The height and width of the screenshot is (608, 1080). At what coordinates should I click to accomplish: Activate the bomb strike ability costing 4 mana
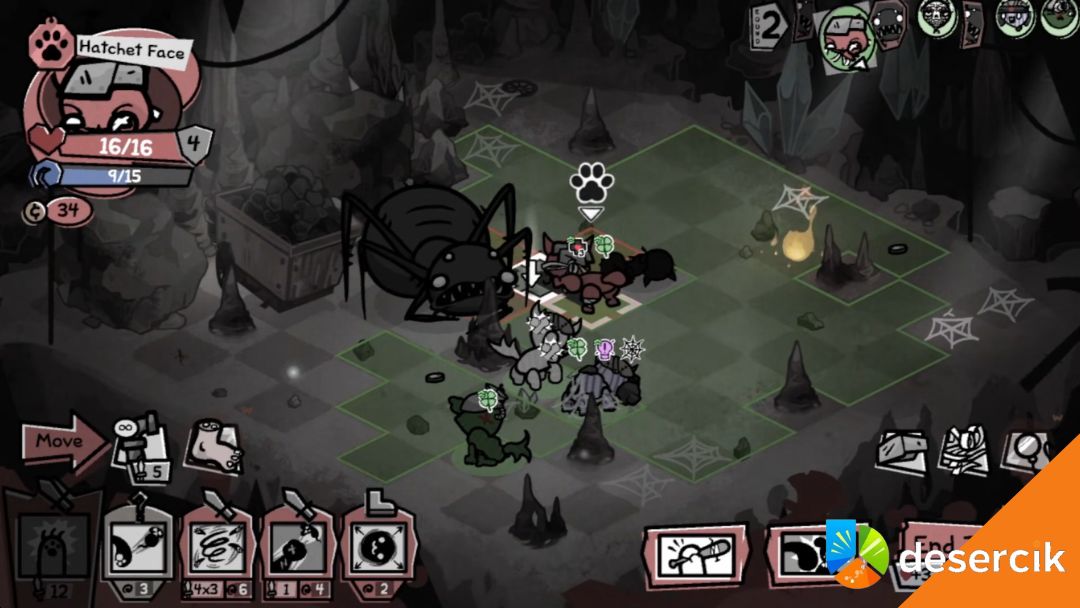click(297, 546)
